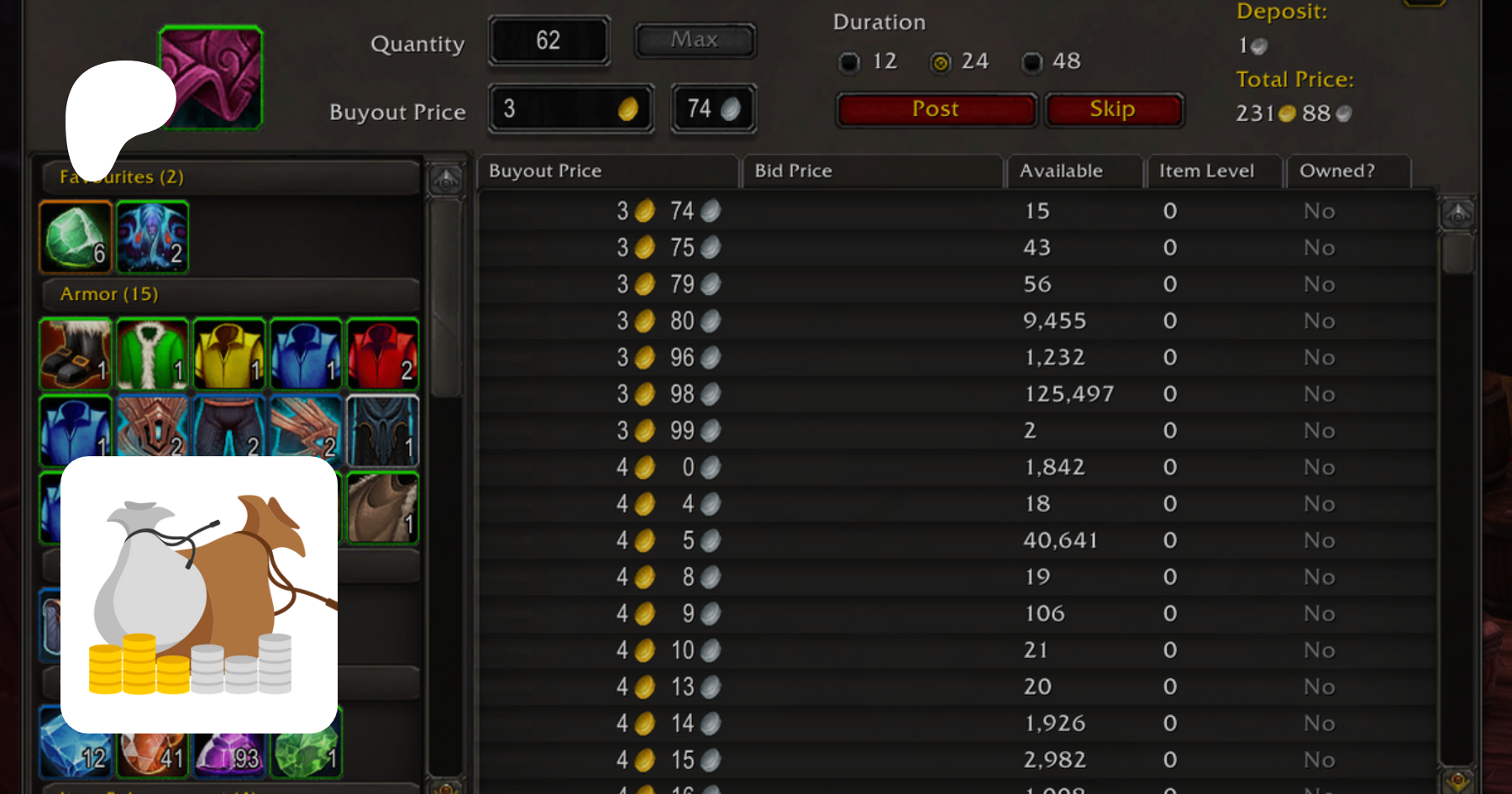Choose the yellow shirt armor item
This screenshot has width=1512, height=794.
pyautogui.click(x=229, y=354)
